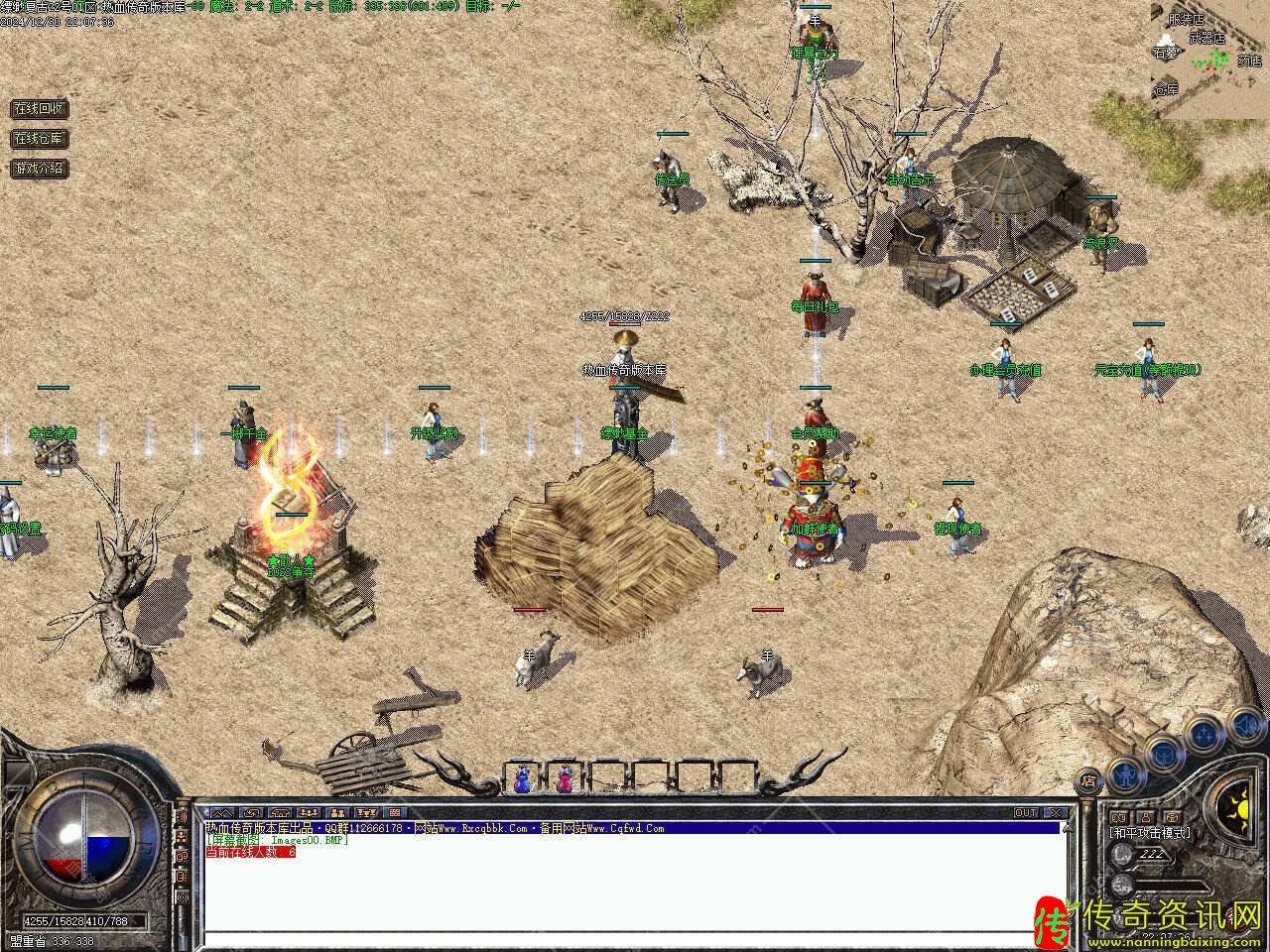Click the minimap in the corner

[1209, 59]
